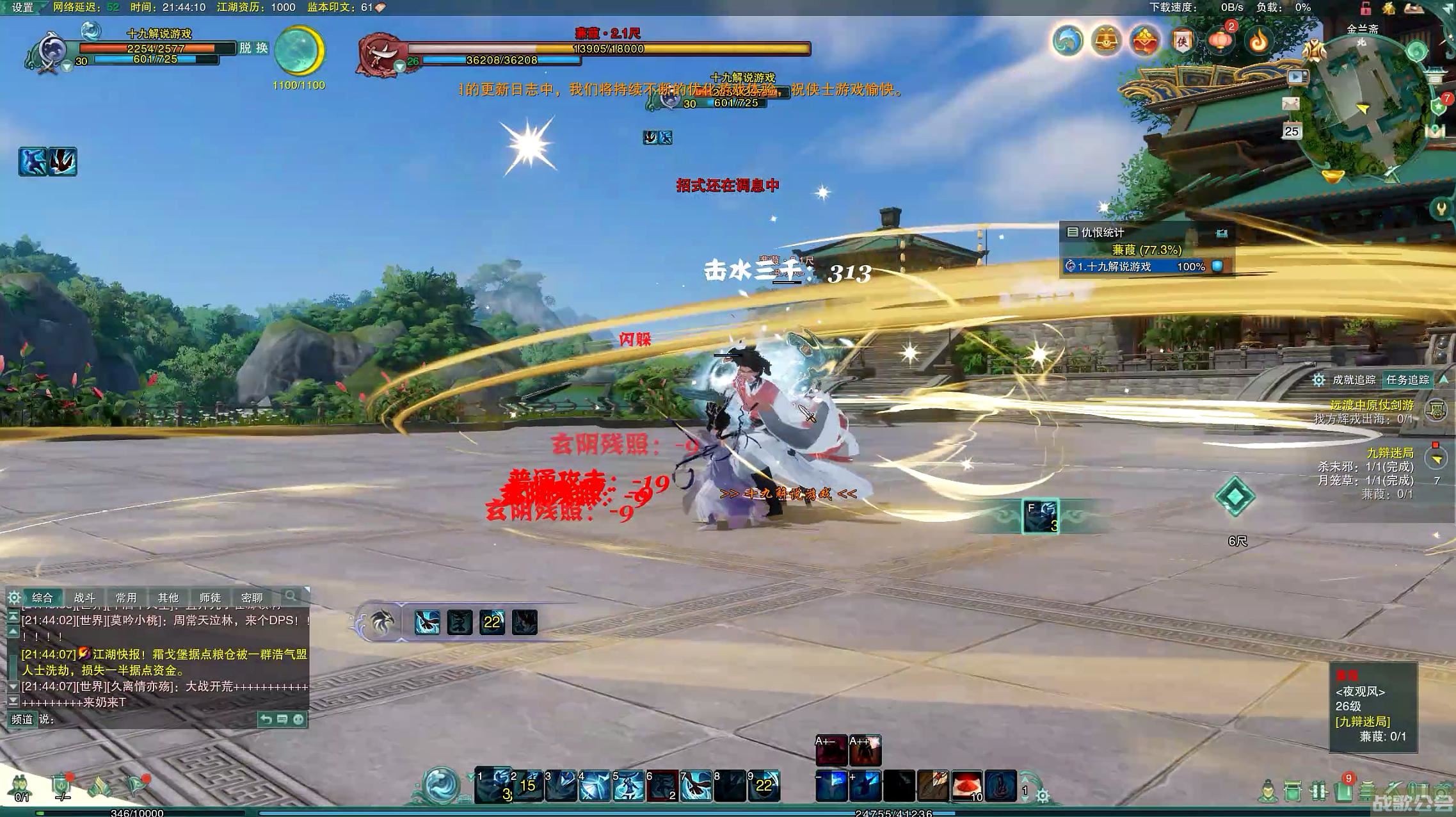The image size is (1456, 817).
Task: Open the 师徒 chat tab
Action: (209, 597)
